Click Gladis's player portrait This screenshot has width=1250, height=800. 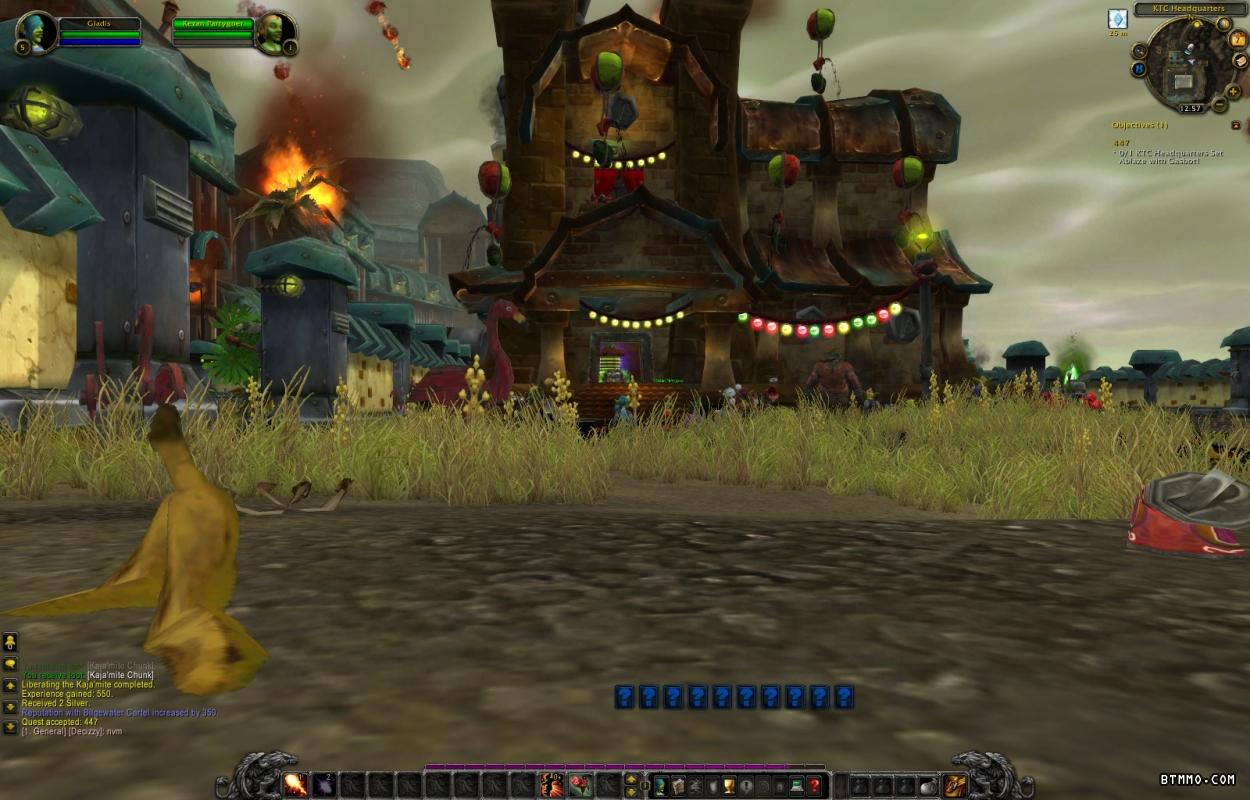(37, 32)
